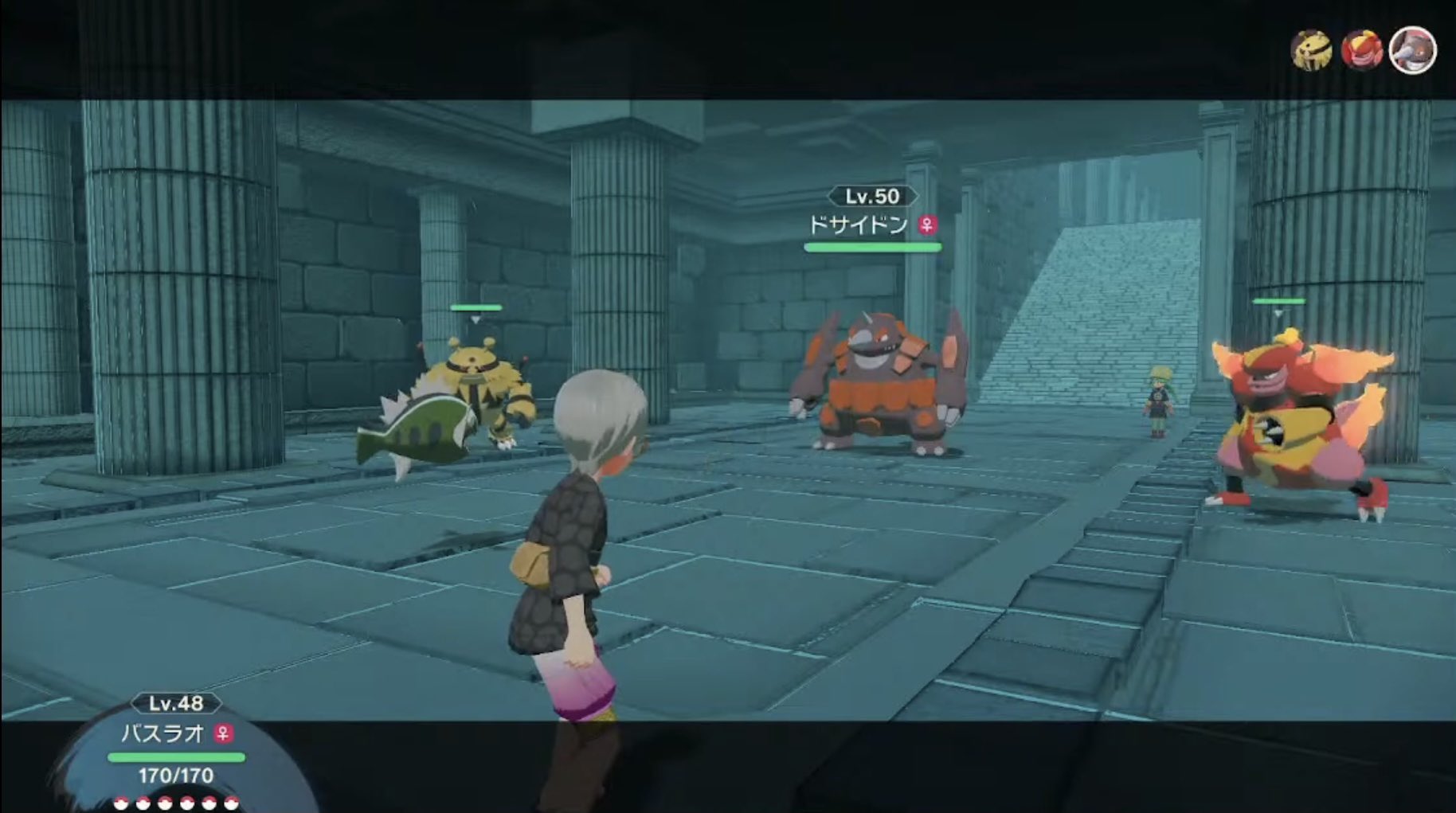Click the first Poké Ball icon bottom left

click(x=121, y=804)
